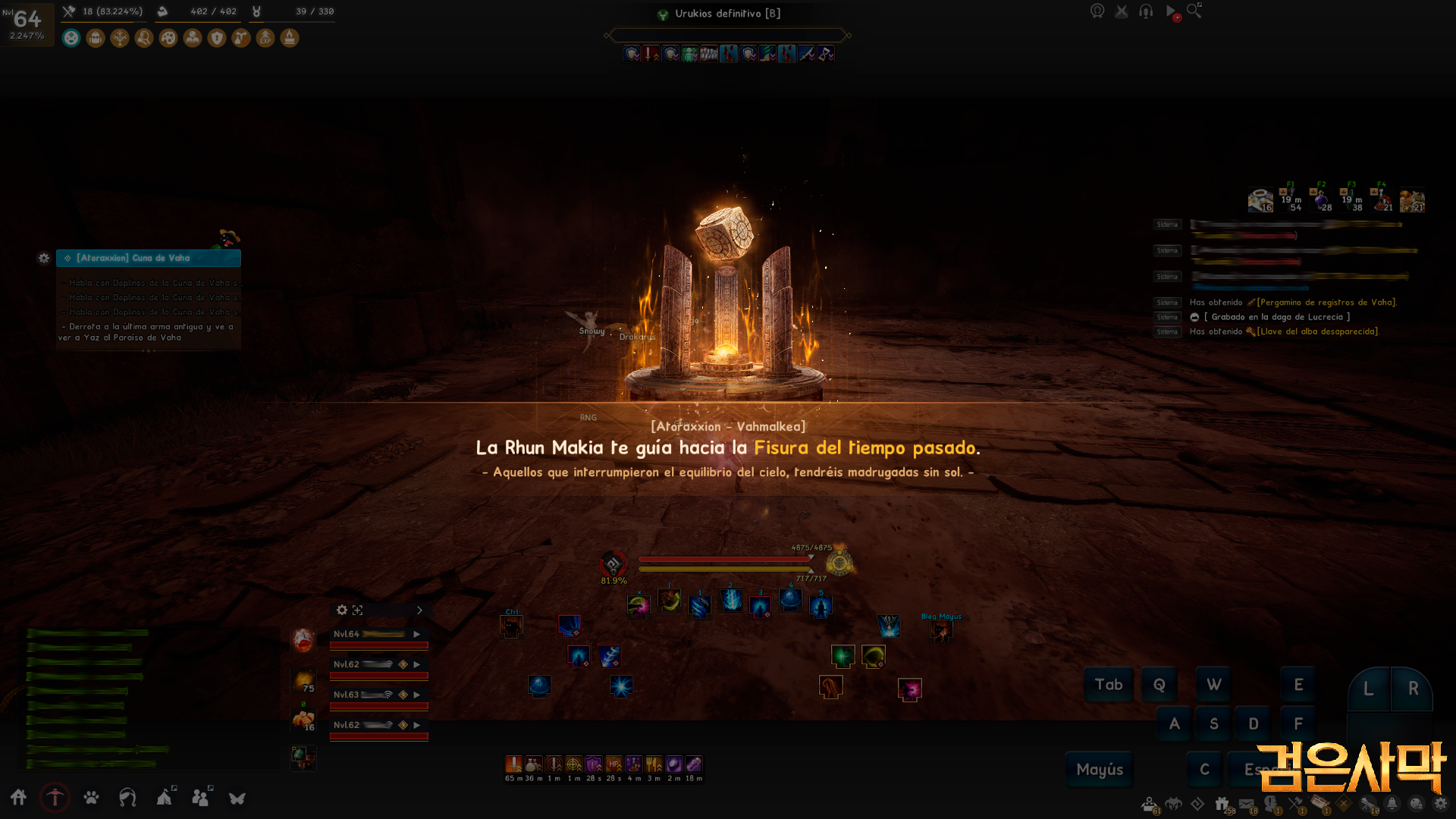The width and height of the screenshot is (1456, 819).
Task: Click the objective Derrota a la última arma antigua
Action: 148,331
